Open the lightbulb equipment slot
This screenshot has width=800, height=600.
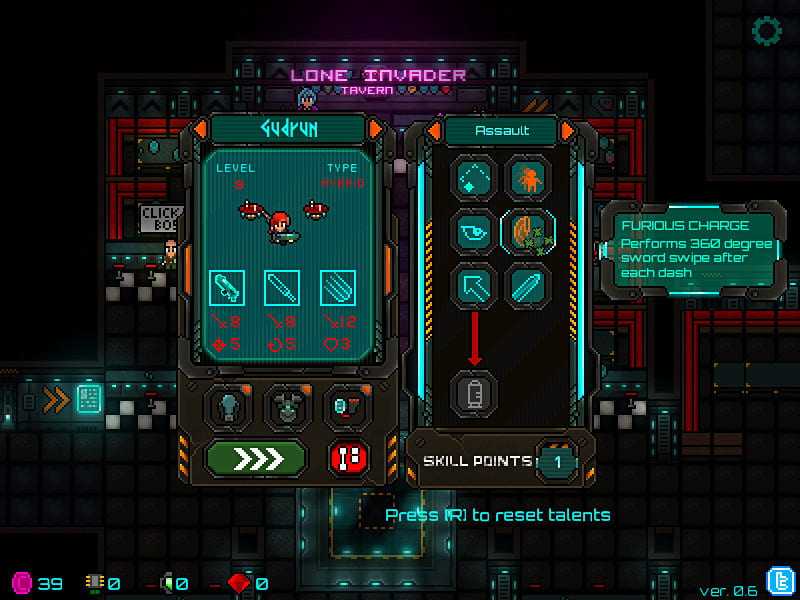click(229, 406)
